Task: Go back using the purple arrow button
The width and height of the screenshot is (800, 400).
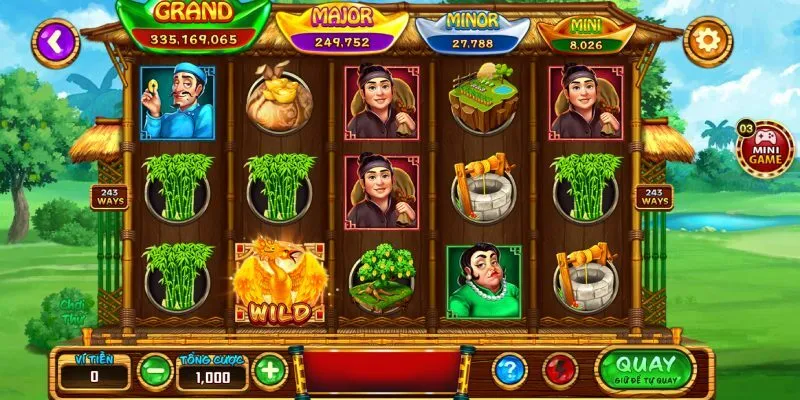Action: pos(55,41)
